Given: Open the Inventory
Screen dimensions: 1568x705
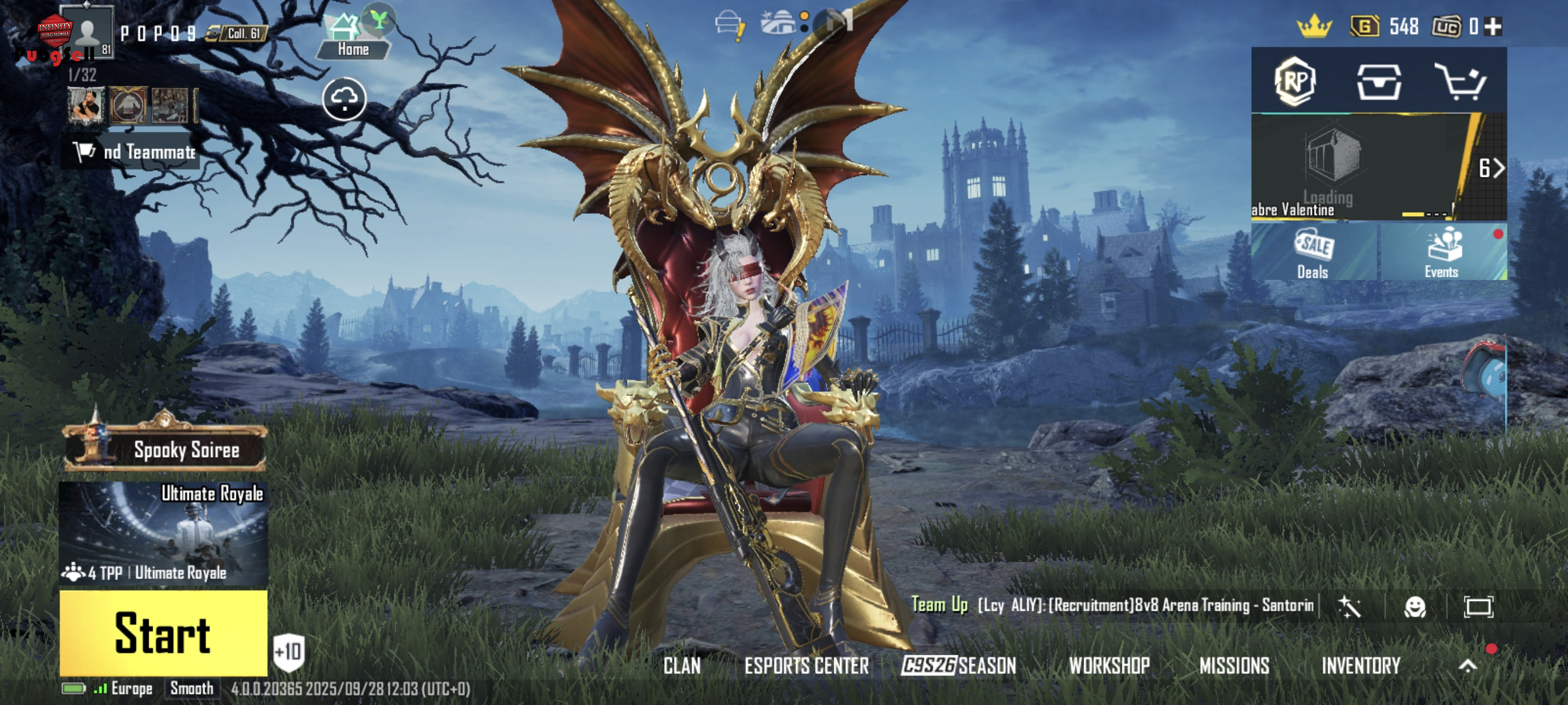Looking at the screenshot, I should (1361, 666).
